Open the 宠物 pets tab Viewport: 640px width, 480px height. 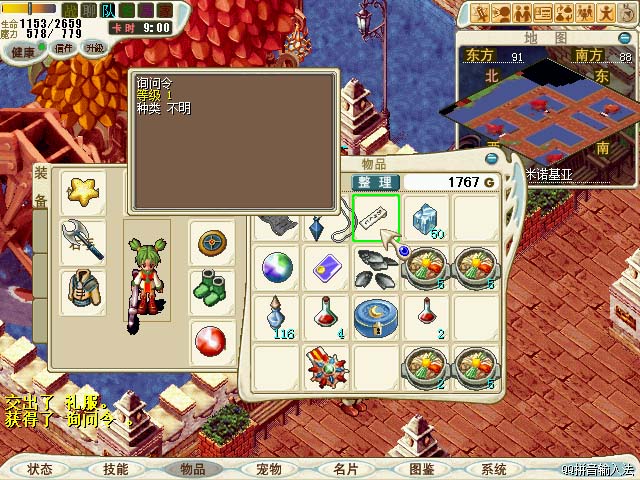click(269, 469)
